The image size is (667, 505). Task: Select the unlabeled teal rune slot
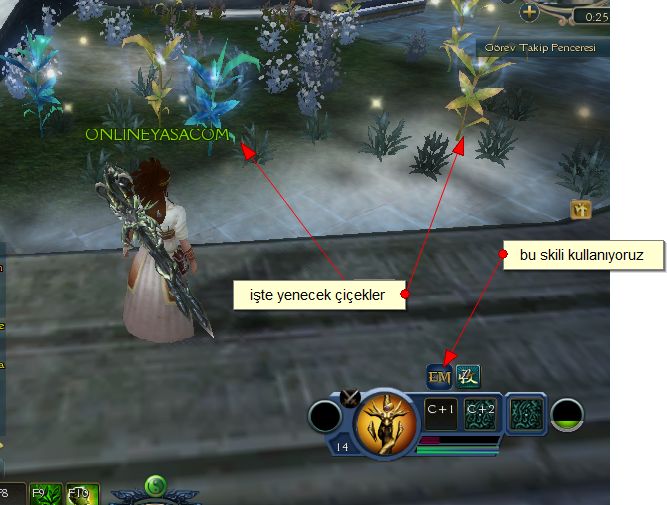click(525, 414)
